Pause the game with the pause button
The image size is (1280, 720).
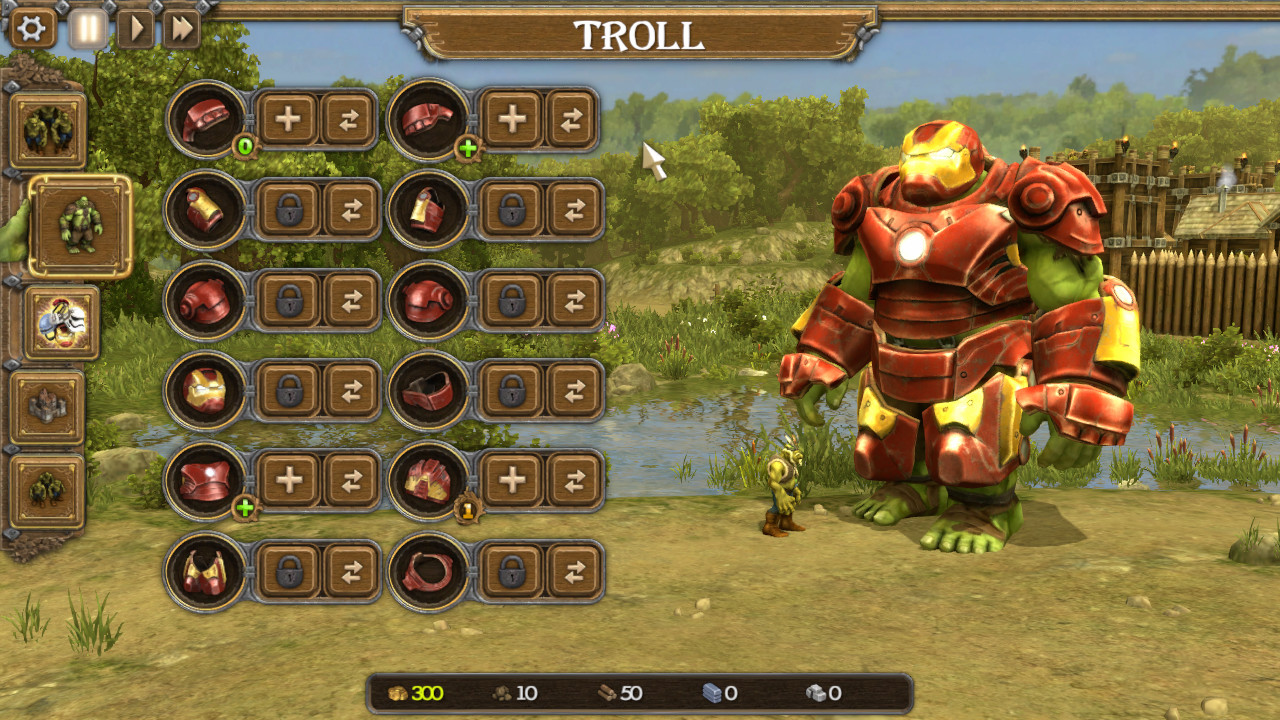point(86,27)
